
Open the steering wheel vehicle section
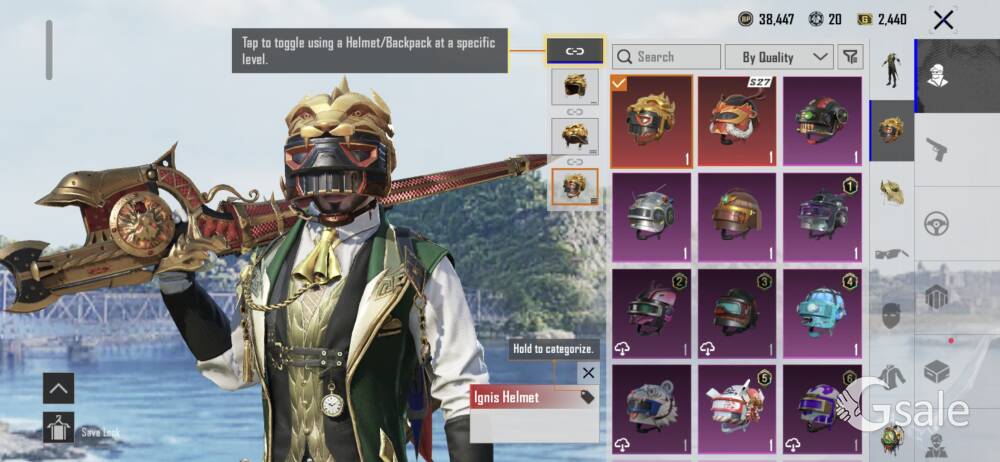(x=937, y=222)
